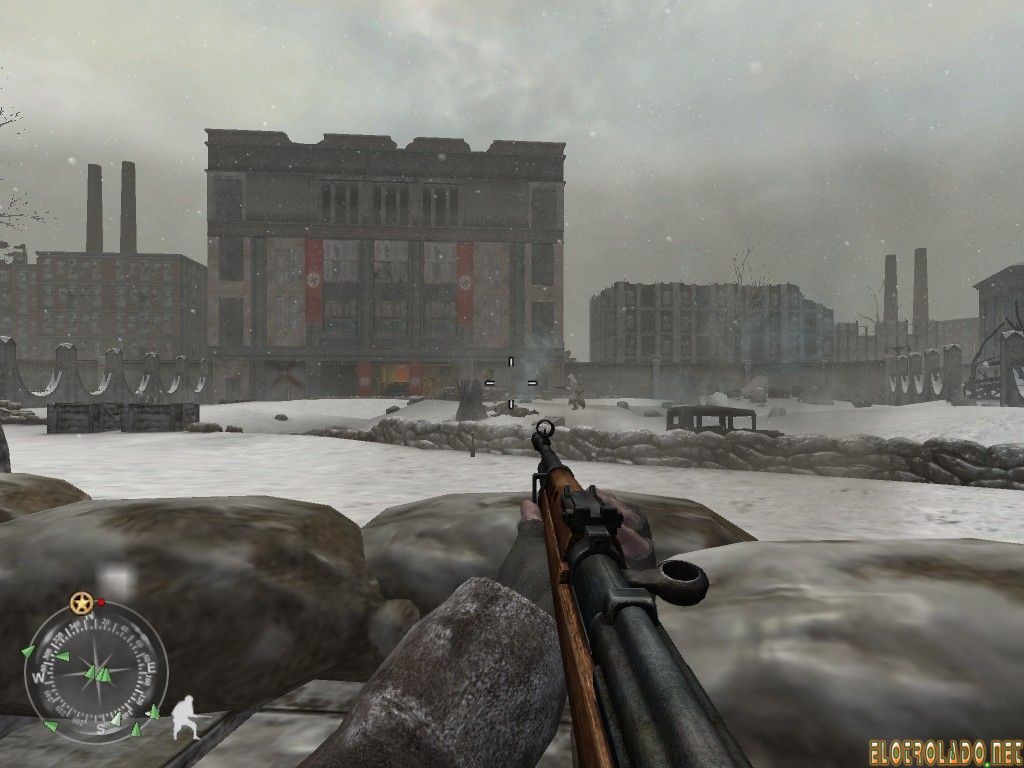Click the compass minimap
The image size is (1024, 768).
pyautogui.click(x=96, y=670)
